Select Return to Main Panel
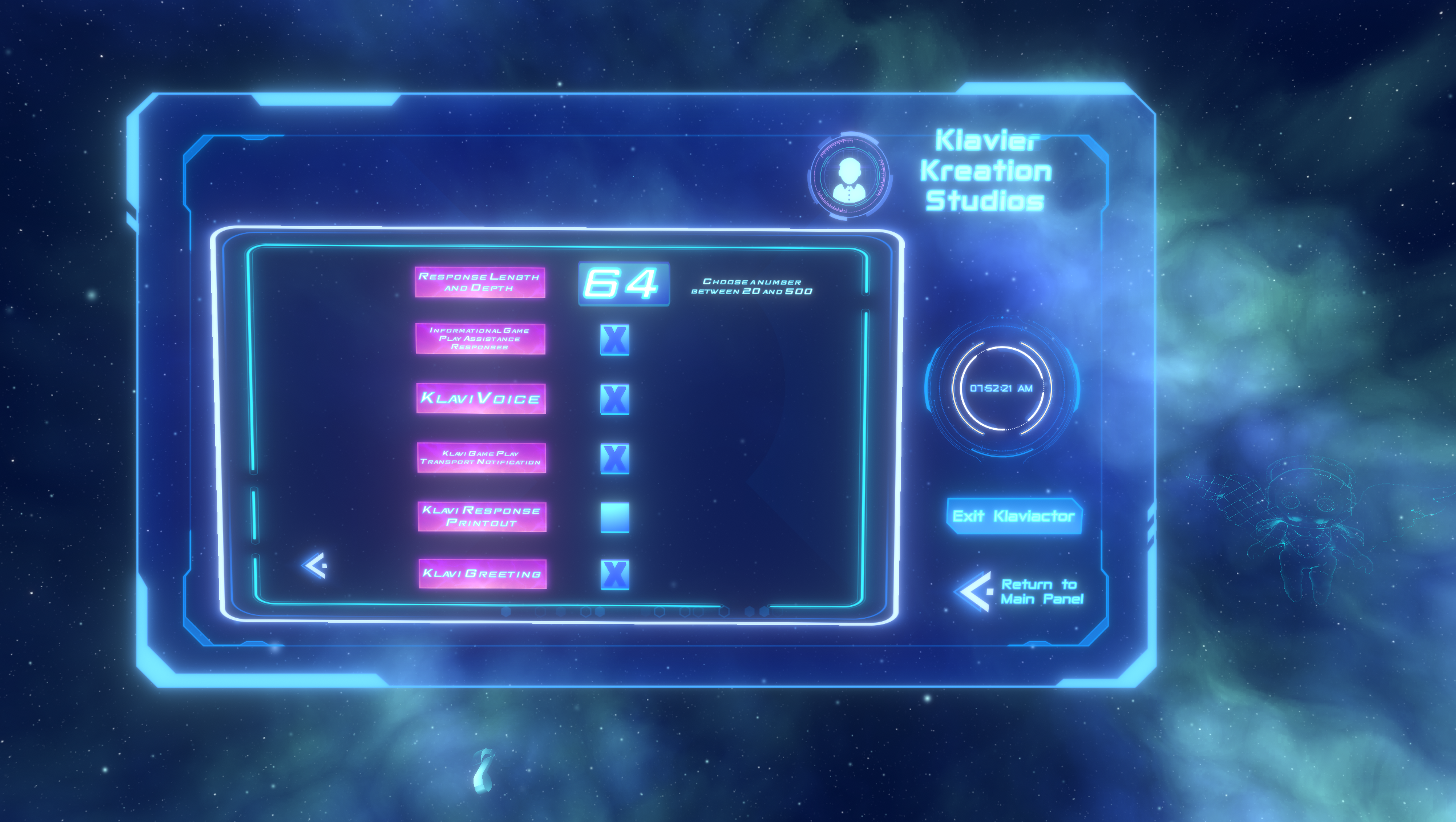This screenshot has width=1456, height=822. 1041,591
